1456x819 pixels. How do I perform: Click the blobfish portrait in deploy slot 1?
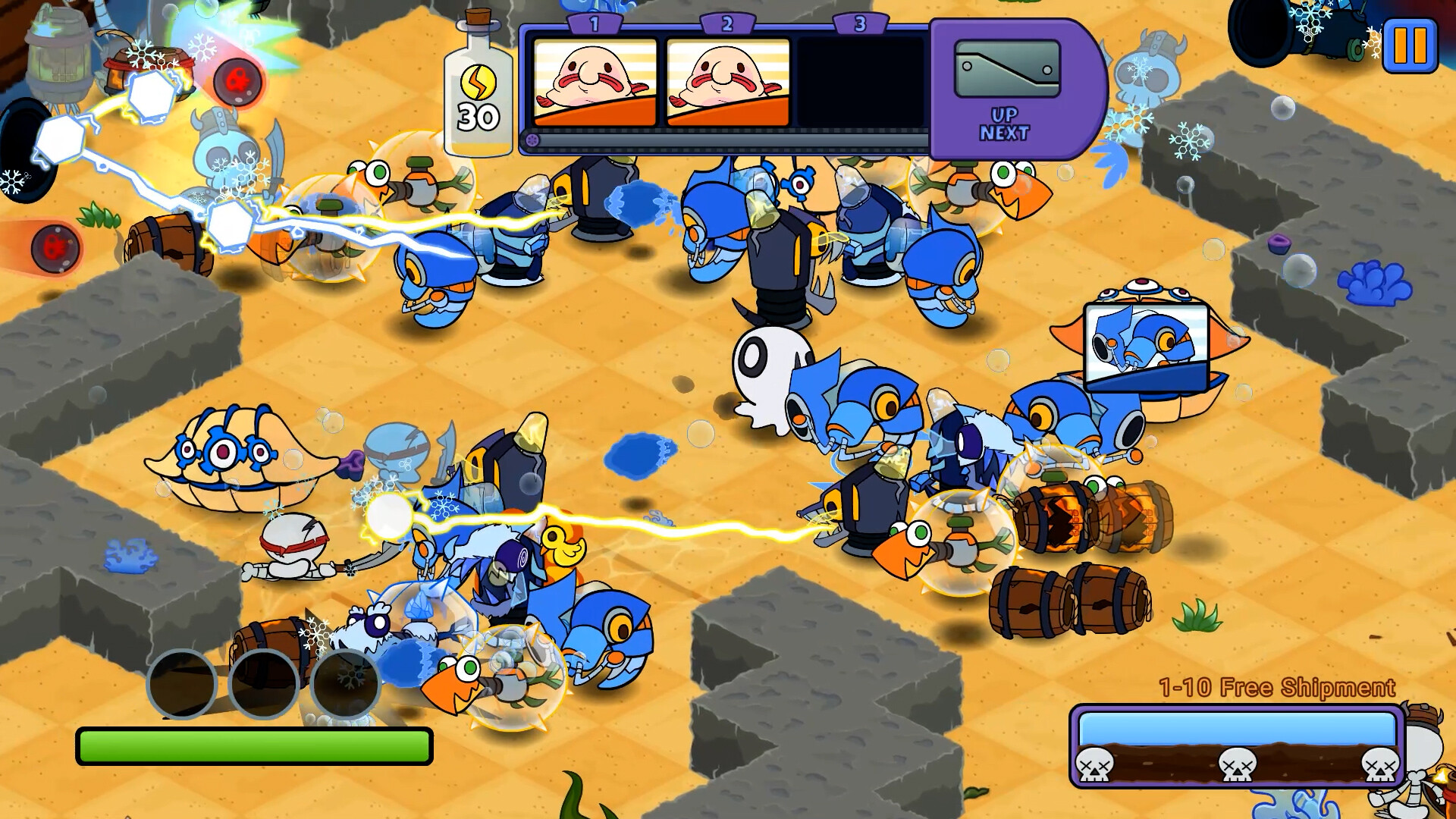(596, 83)
